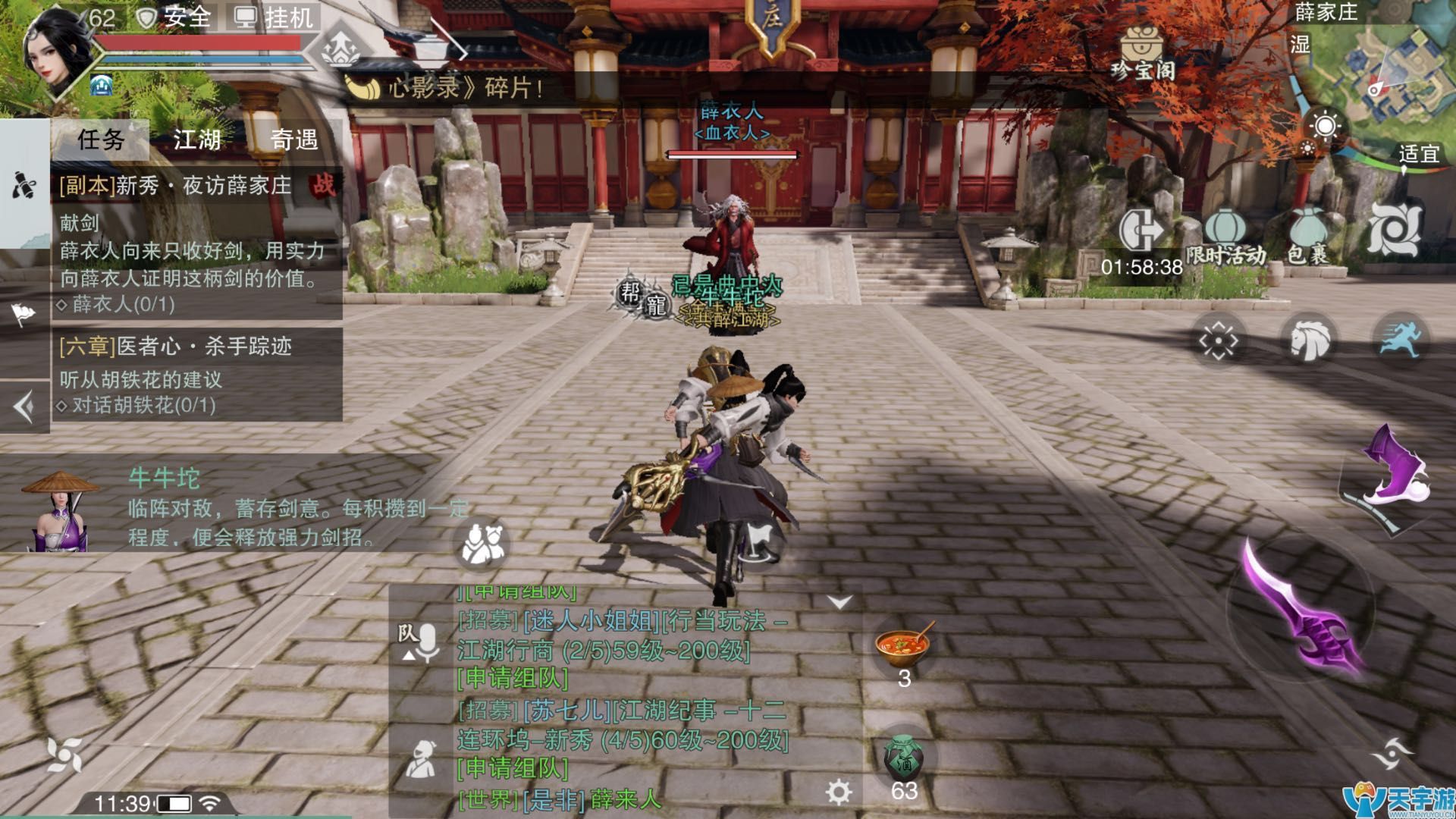Image resolution: width=1456 pixels, height=819 pixels.
Task: Open the 限时活动 lantern icon
Action: tap(1225, 235)
